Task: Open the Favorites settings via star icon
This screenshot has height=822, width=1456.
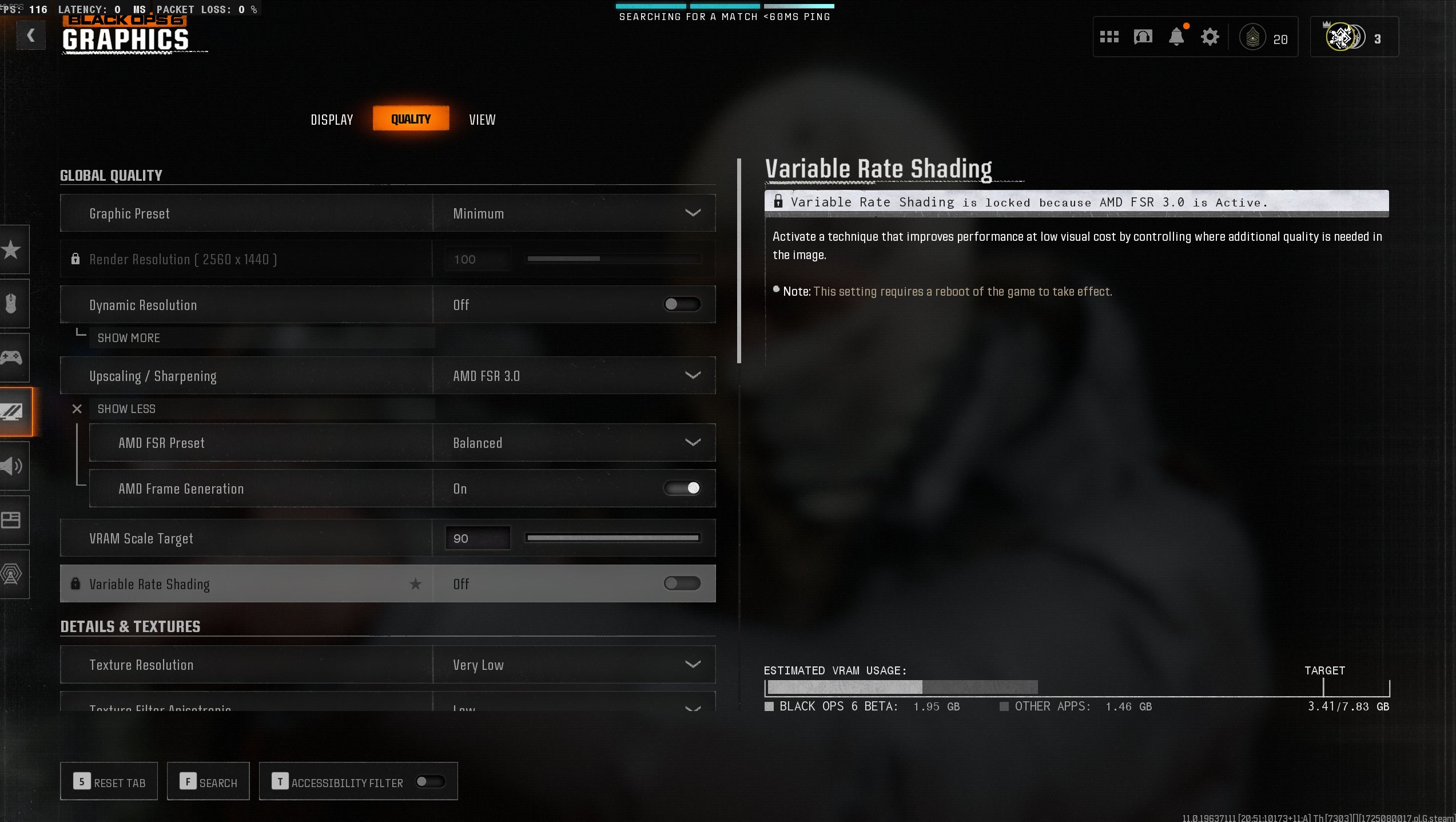Action: click(14, 250)
